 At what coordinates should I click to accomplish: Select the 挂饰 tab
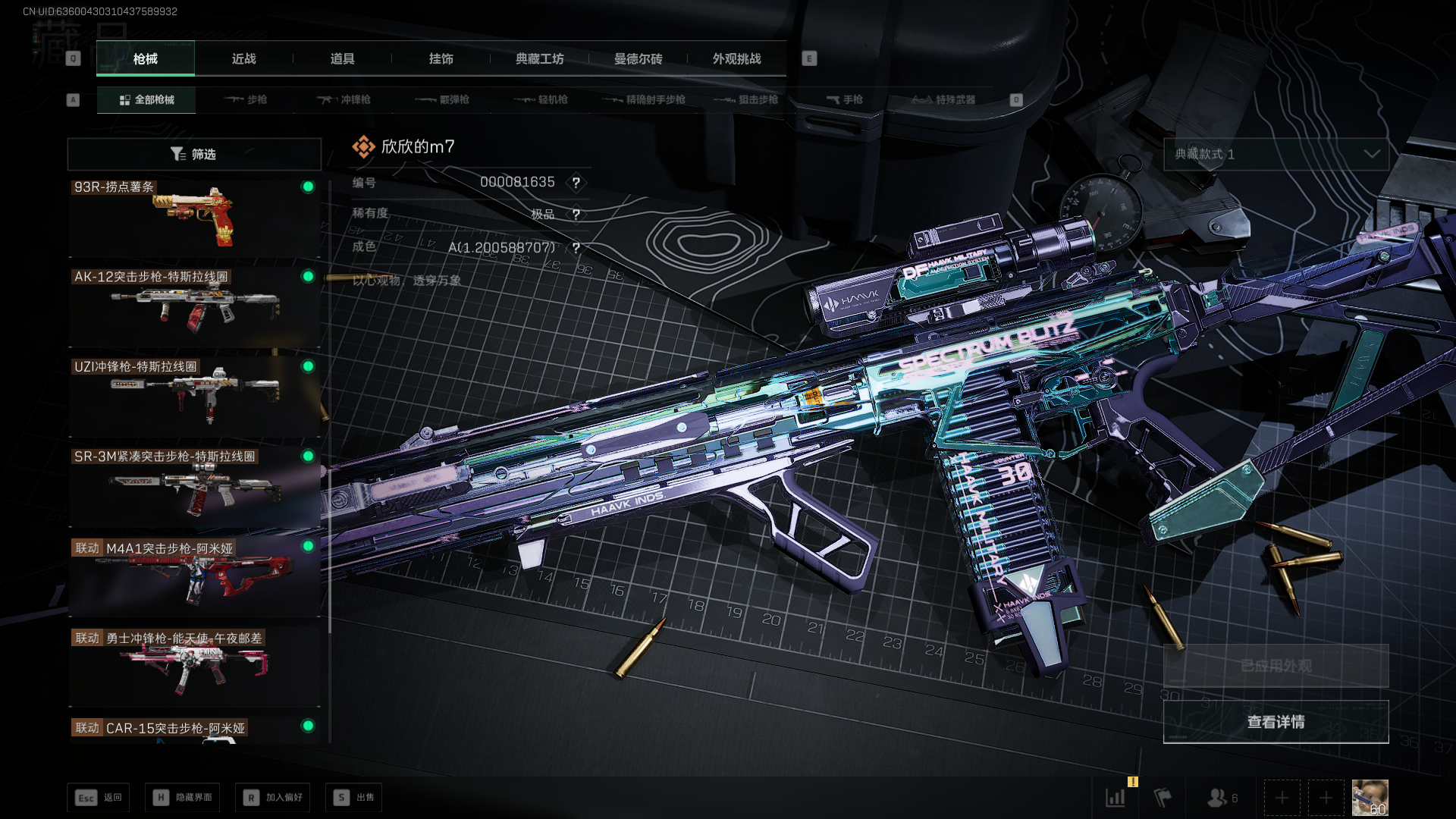tap(441, 59)
